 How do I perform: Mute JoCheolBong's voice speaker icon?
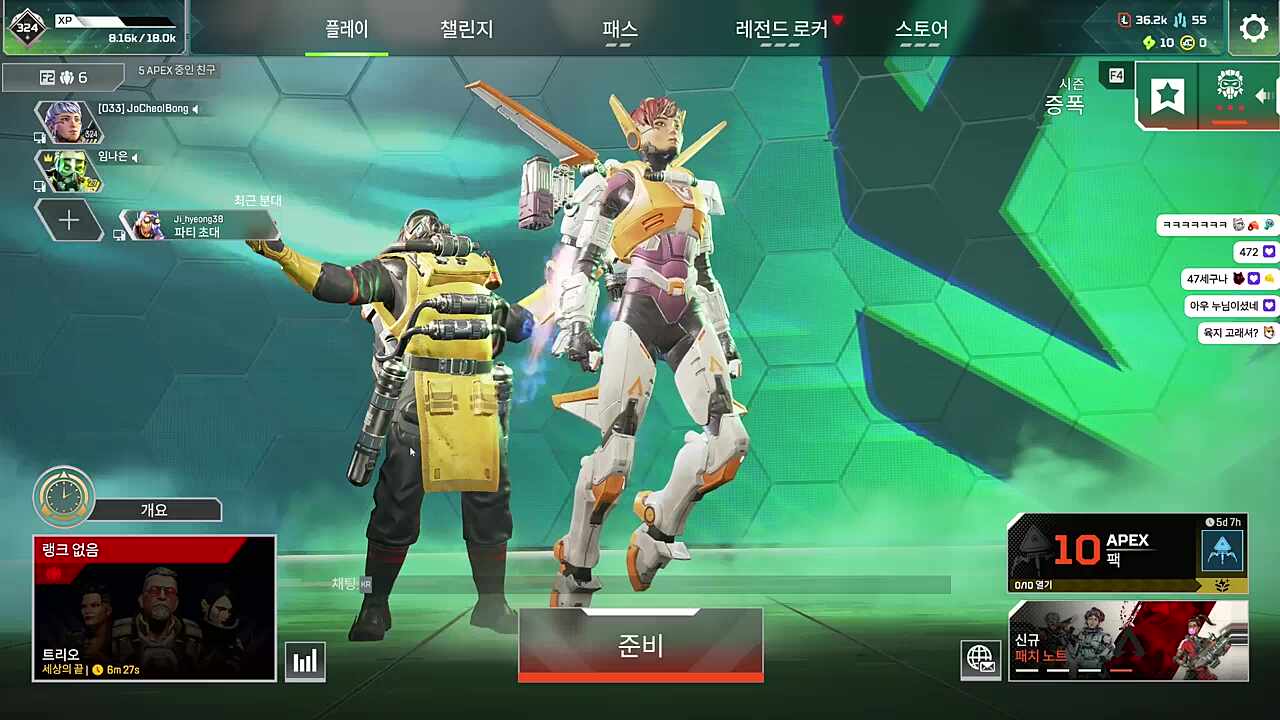click(x=195, y=110)
